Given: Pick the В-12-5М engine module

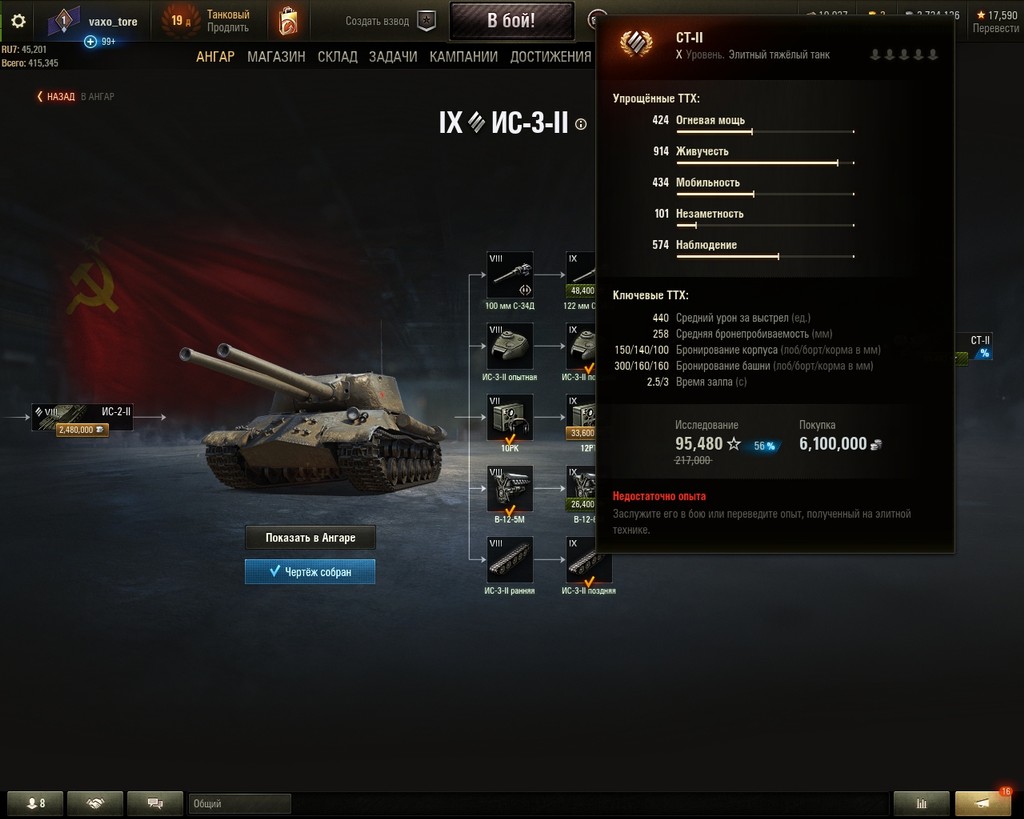Looking at the screenshot, I should (510, 490).
